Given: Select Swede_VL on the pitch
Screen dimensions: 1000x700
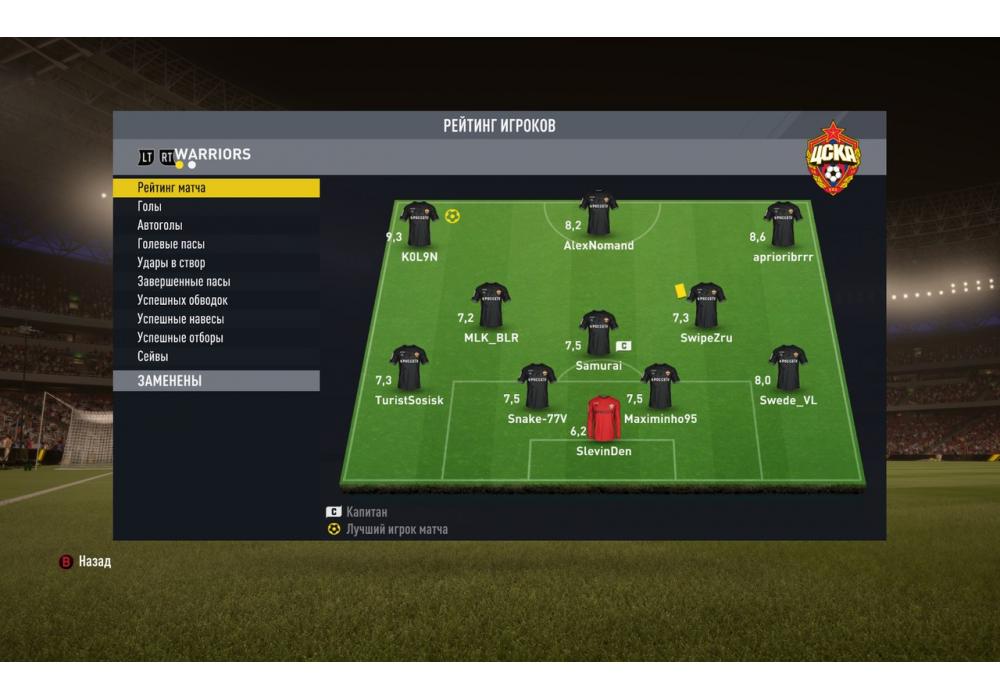Looking at the screenshot, I should (x=788, y=368).
